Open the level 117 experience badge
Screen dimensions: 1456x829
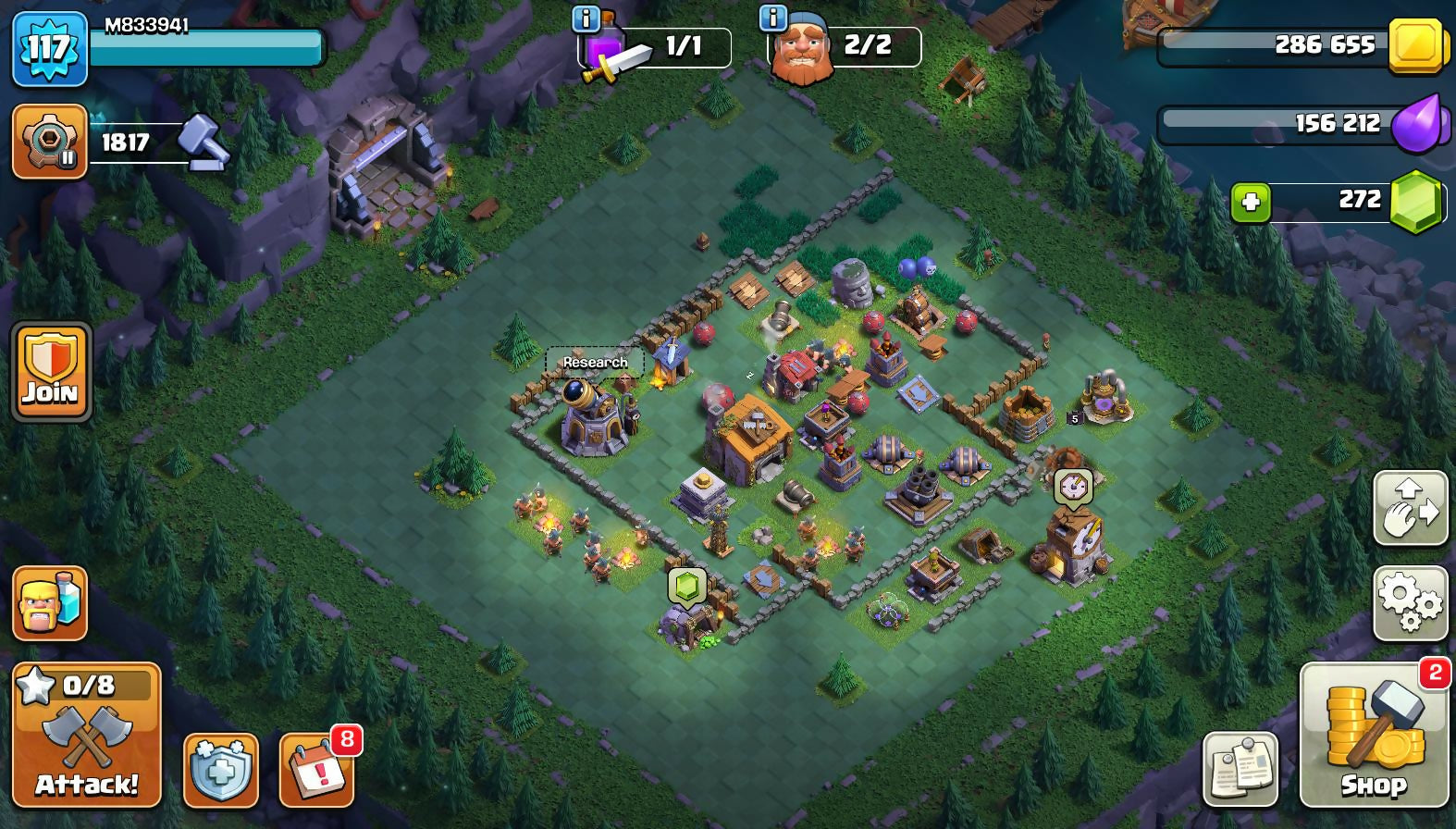[x=49, y=47]
